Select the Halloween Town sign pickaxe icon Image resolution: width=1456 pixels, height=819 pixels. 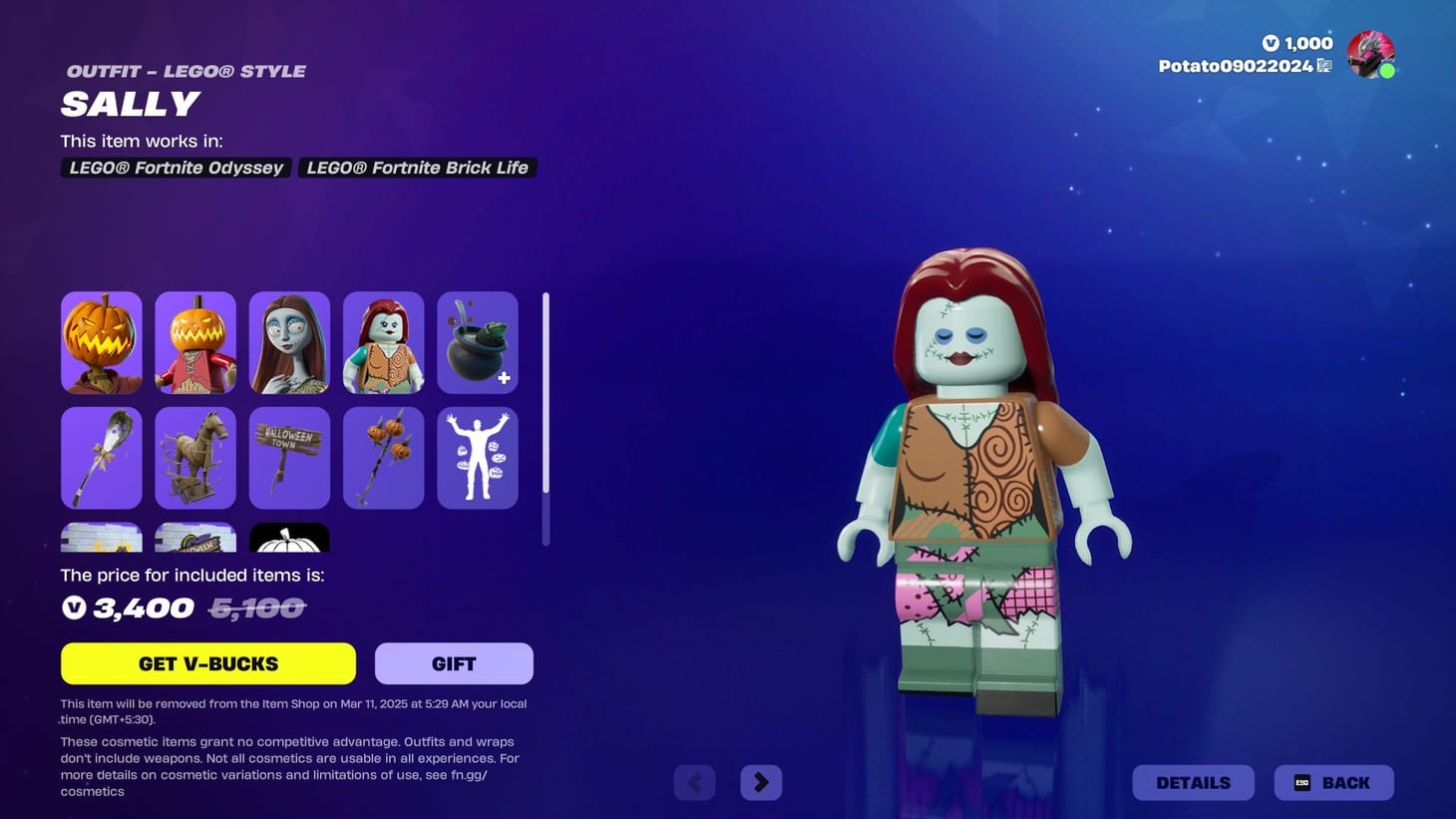[289, 457]
